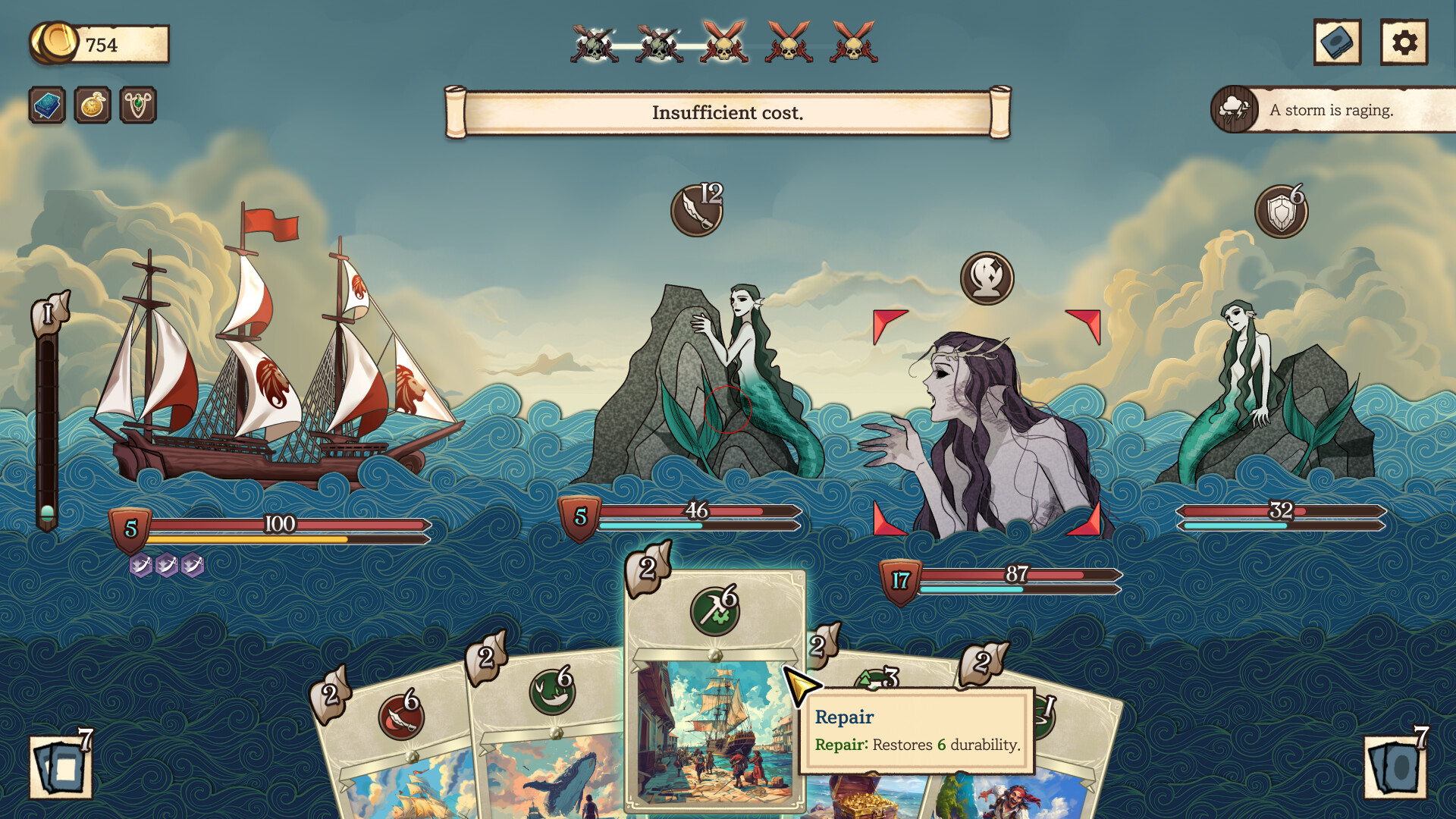Click the storm weather icon
This screenshot has width=1456, height=819.
coord(1235,109)
